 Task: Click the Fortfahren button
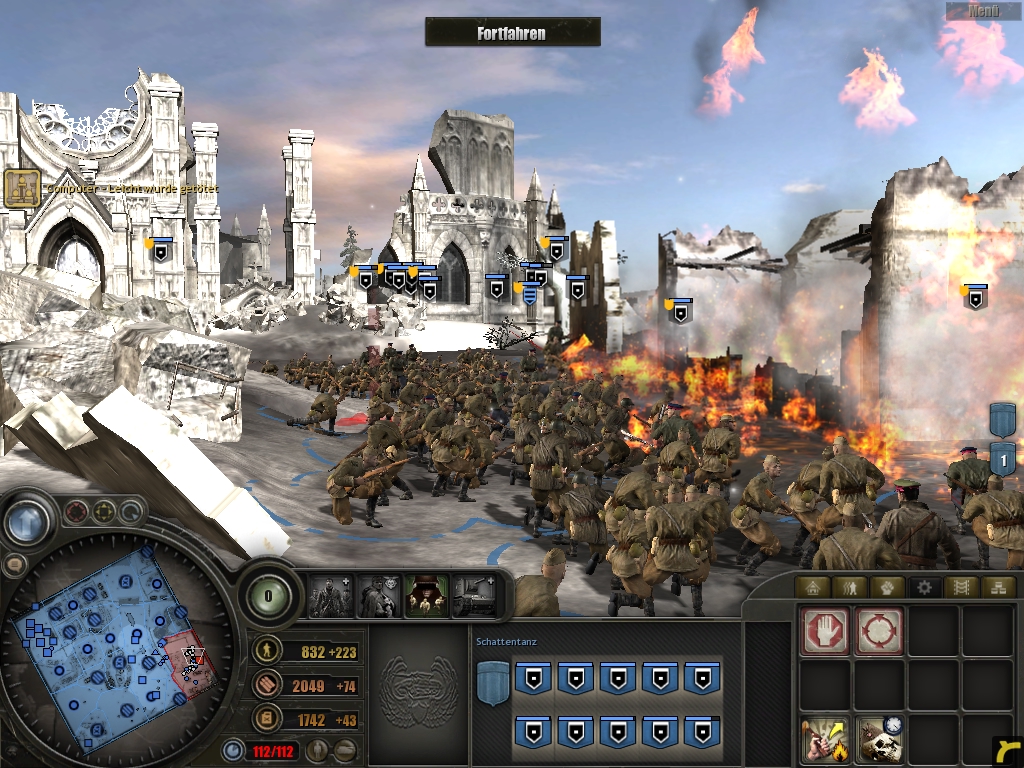tap(512, 32)
